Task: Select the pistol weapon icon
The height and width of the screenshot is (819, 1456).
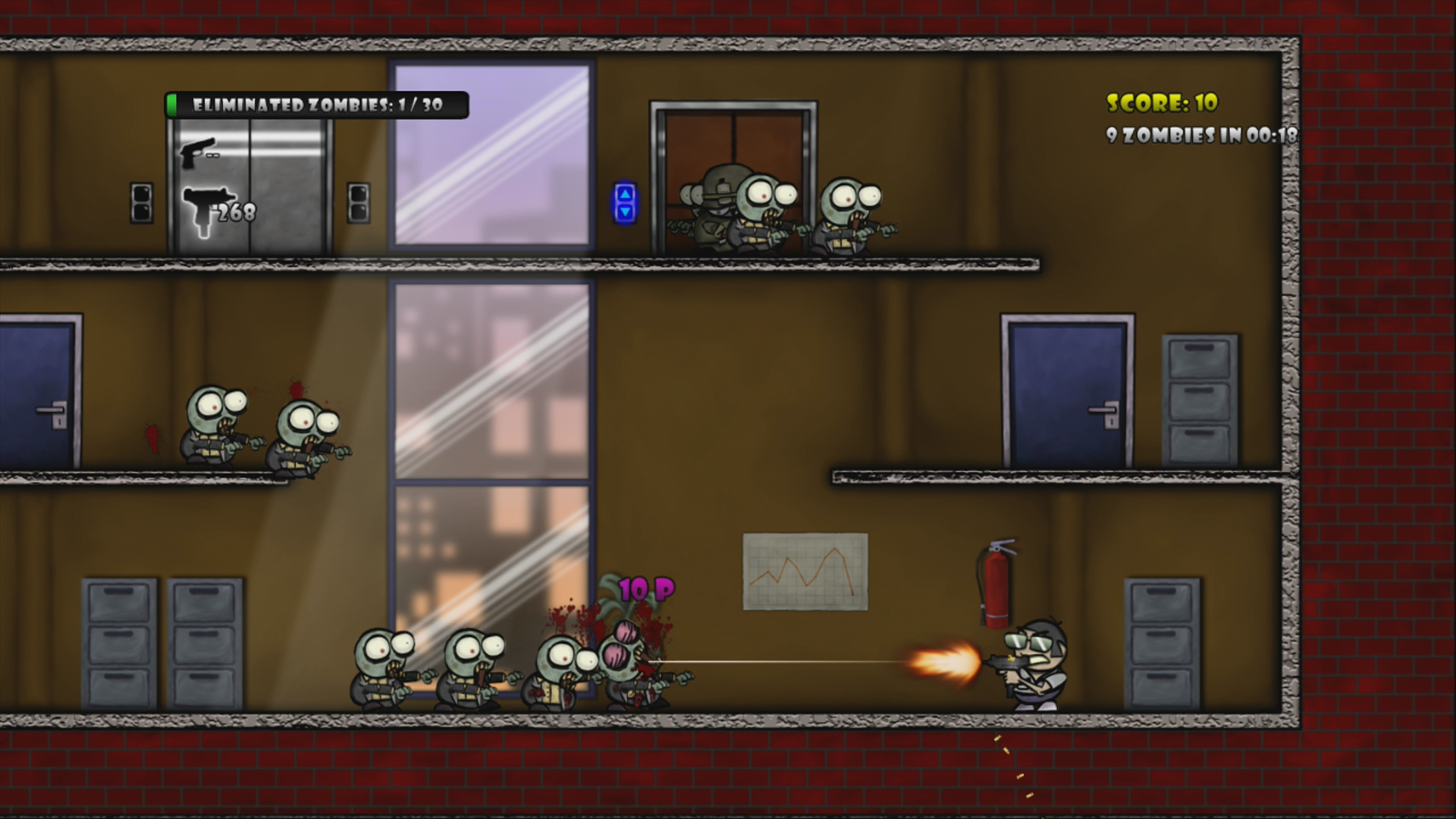Action: click(199, 153)
